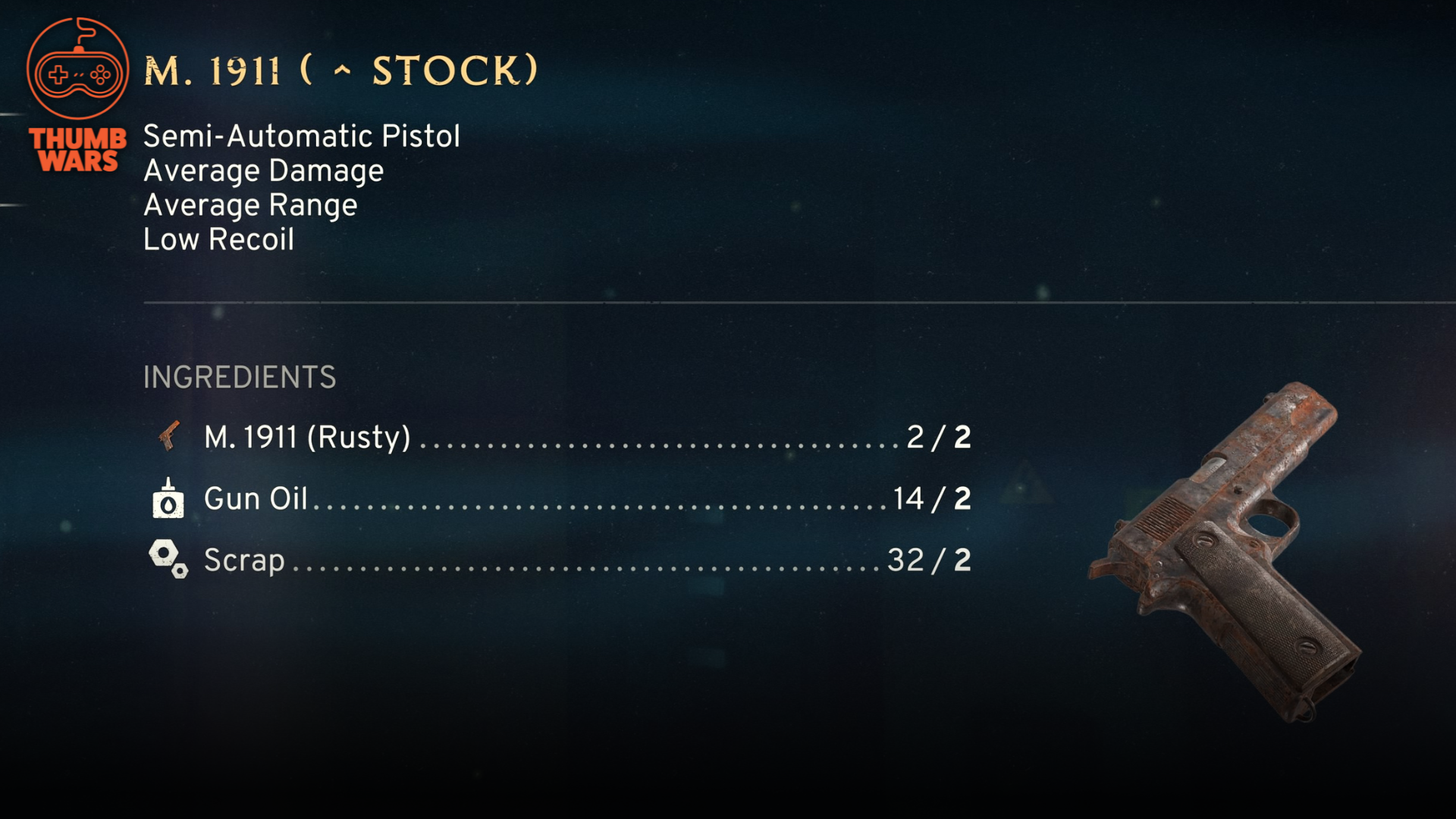The width and height of the screenshot is (1456, 819).
Task: Click the Gun Oil bottle icon
Action: pyautogui.click(x=168, y=498)
